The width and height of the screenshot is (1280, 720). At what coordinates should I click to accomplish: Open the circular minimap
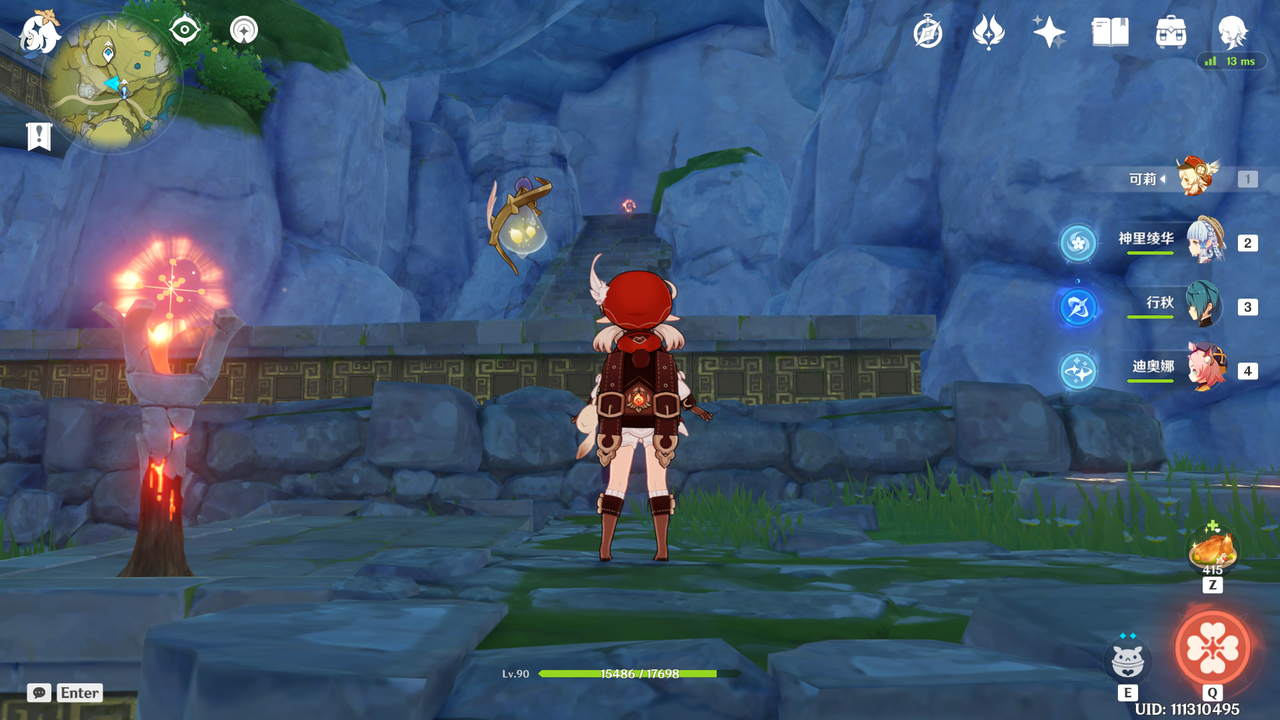coord(113,83)
